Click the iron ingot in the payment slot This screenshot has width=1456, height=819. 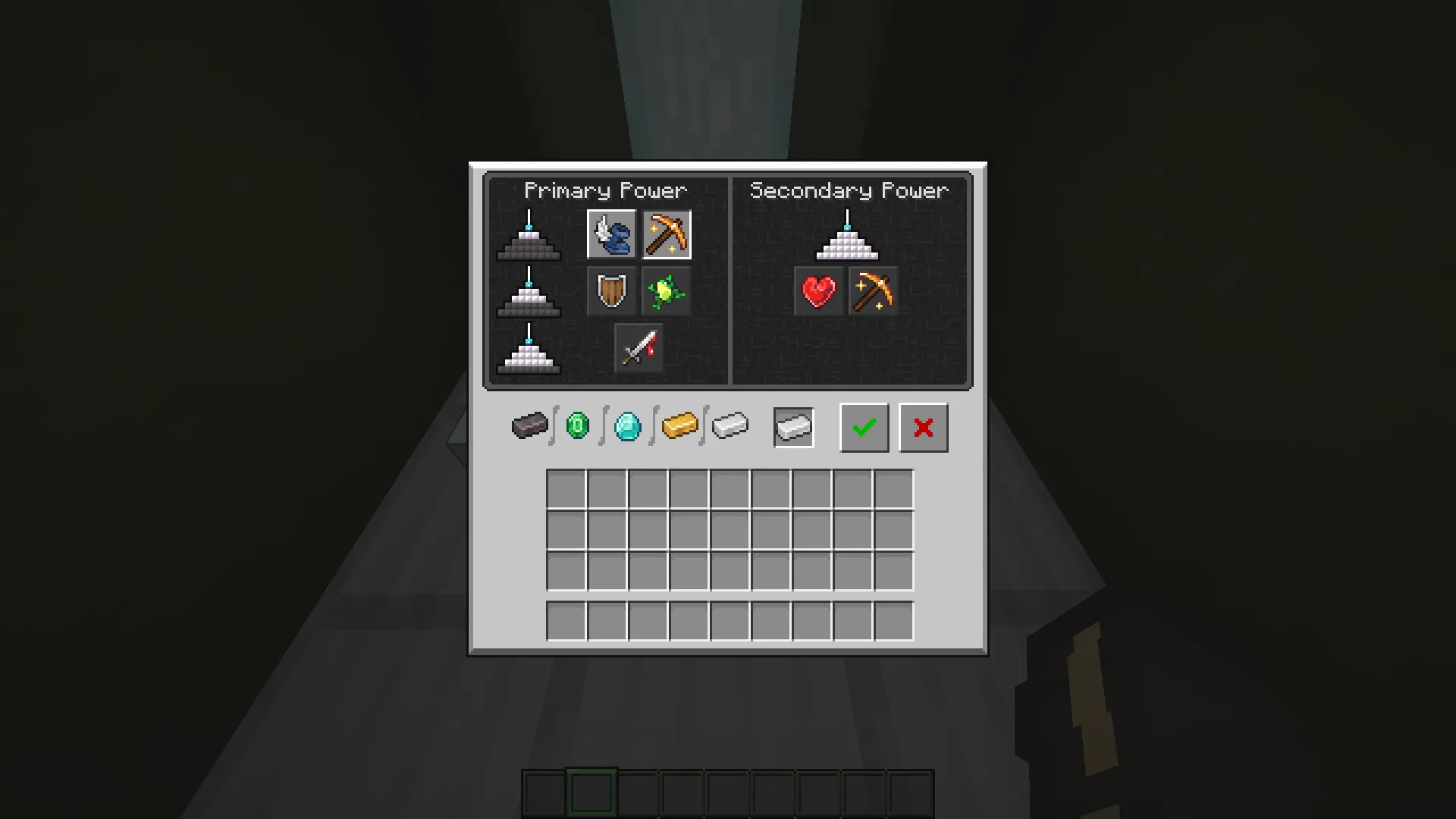point(793,427)
